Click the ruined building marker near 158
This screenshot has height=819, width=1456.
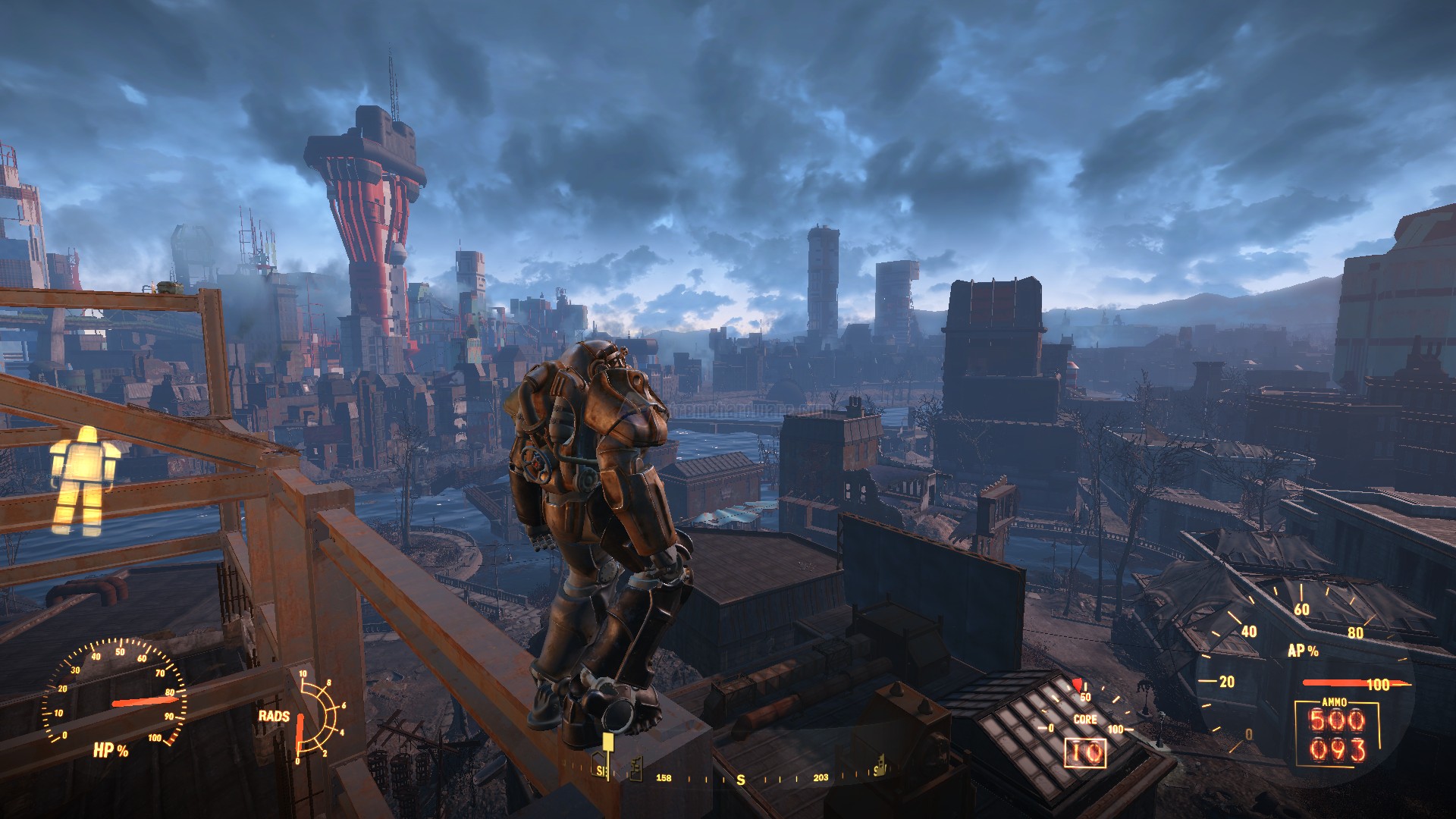click(635, 767)
